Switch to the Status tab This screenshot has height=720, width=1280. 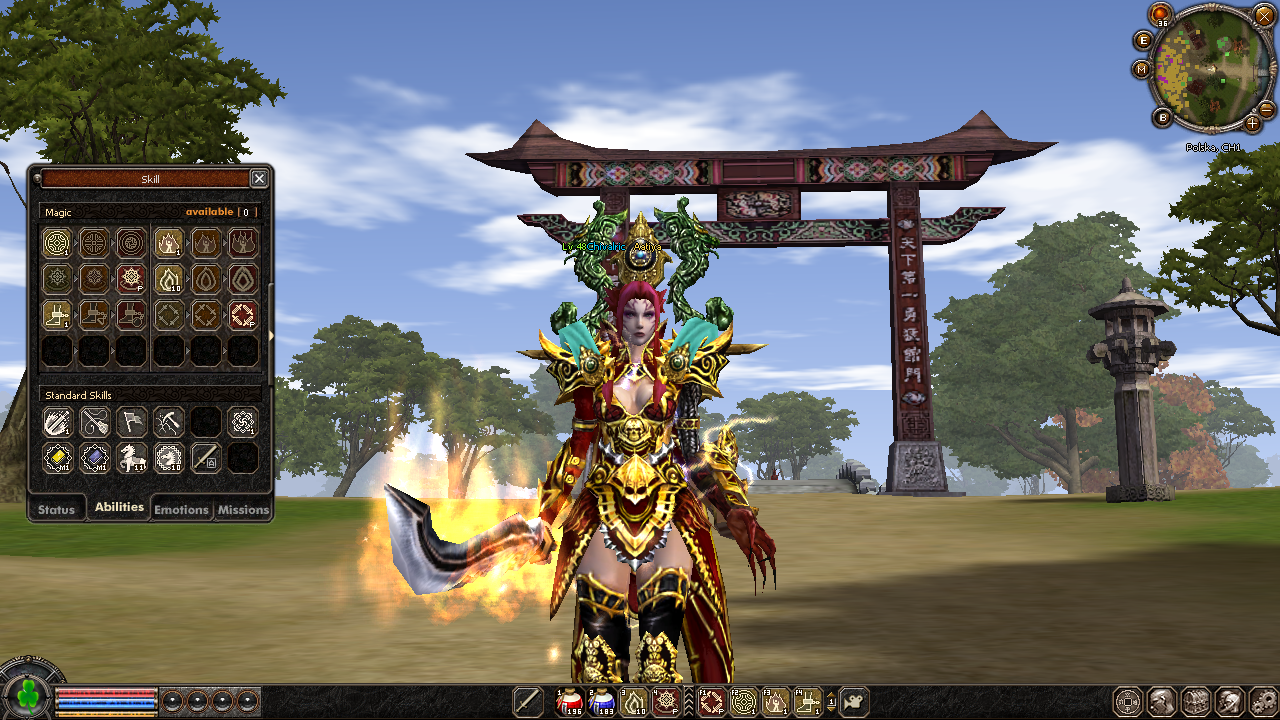pyautogui.click(x=56, y=509)
